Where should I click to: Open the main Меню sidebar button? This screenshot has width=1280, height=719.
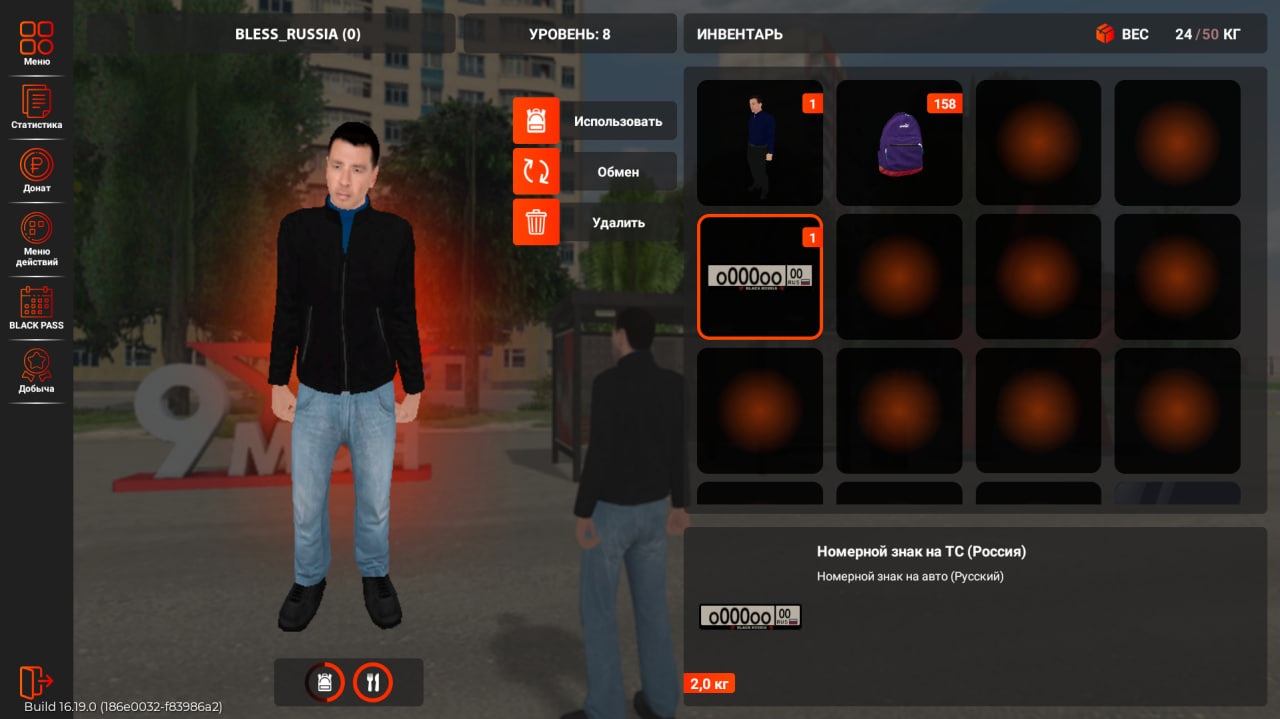click(x=36, y=42)
